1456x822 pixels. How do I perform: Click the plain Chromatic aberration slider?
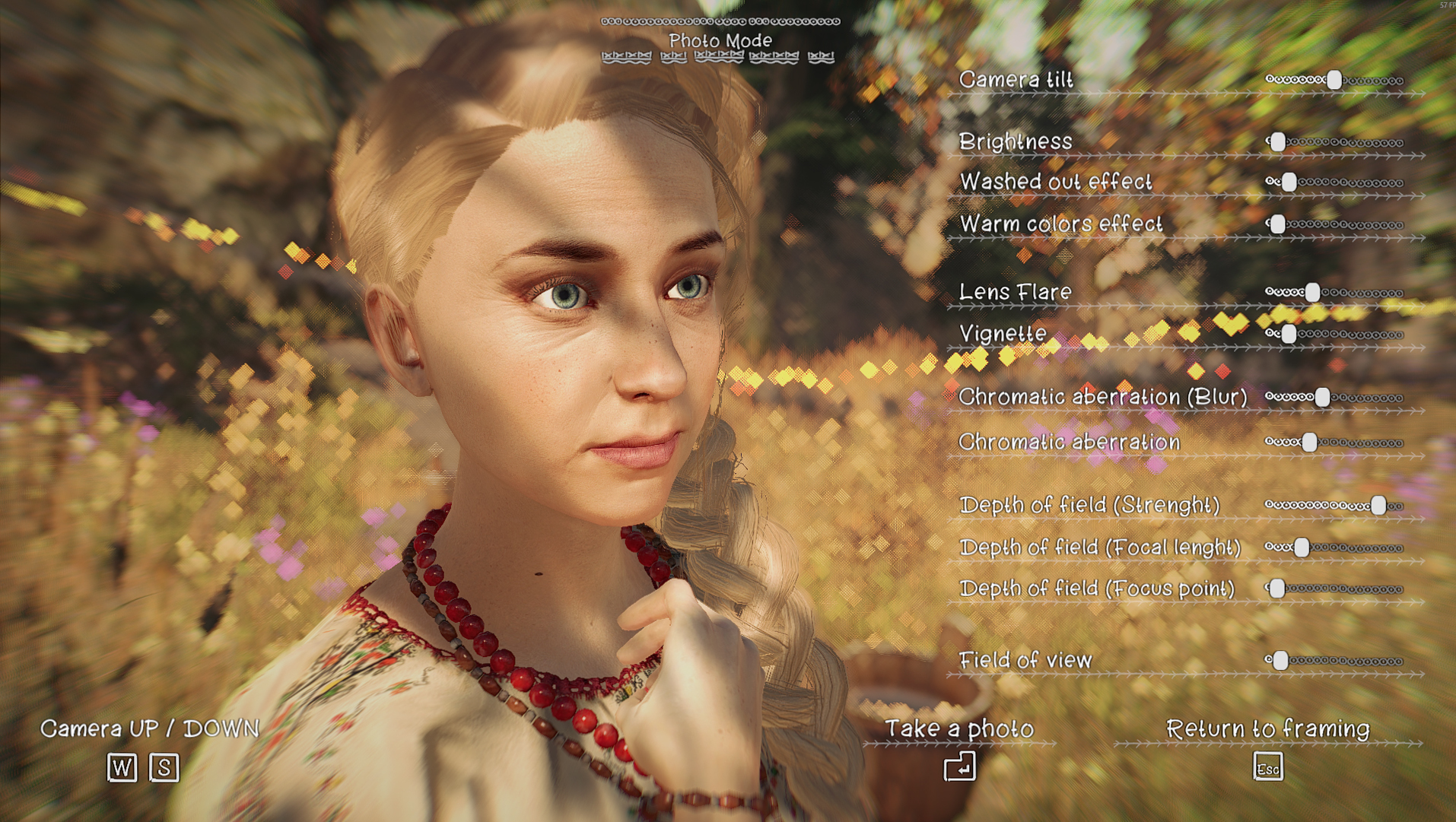tap(1309, 443)
